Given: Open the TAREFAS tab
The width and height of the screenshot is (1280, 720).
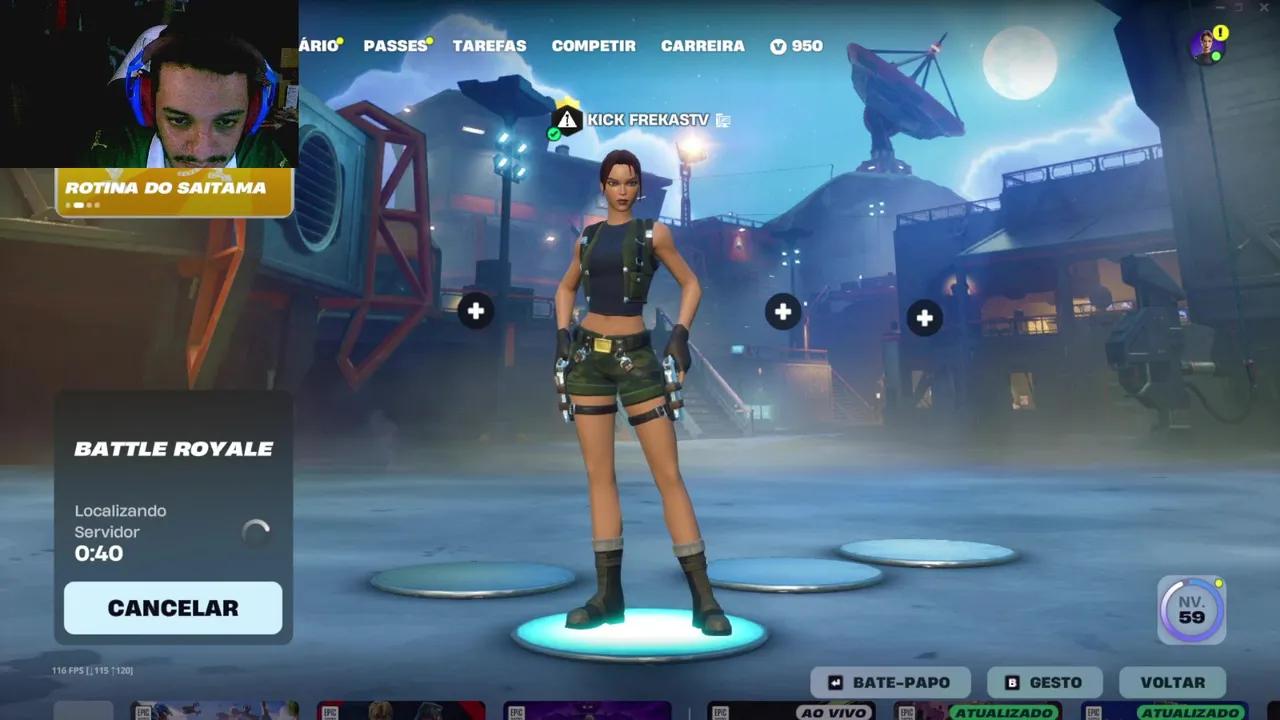Looking at the screenshot, I should [489, 45].
